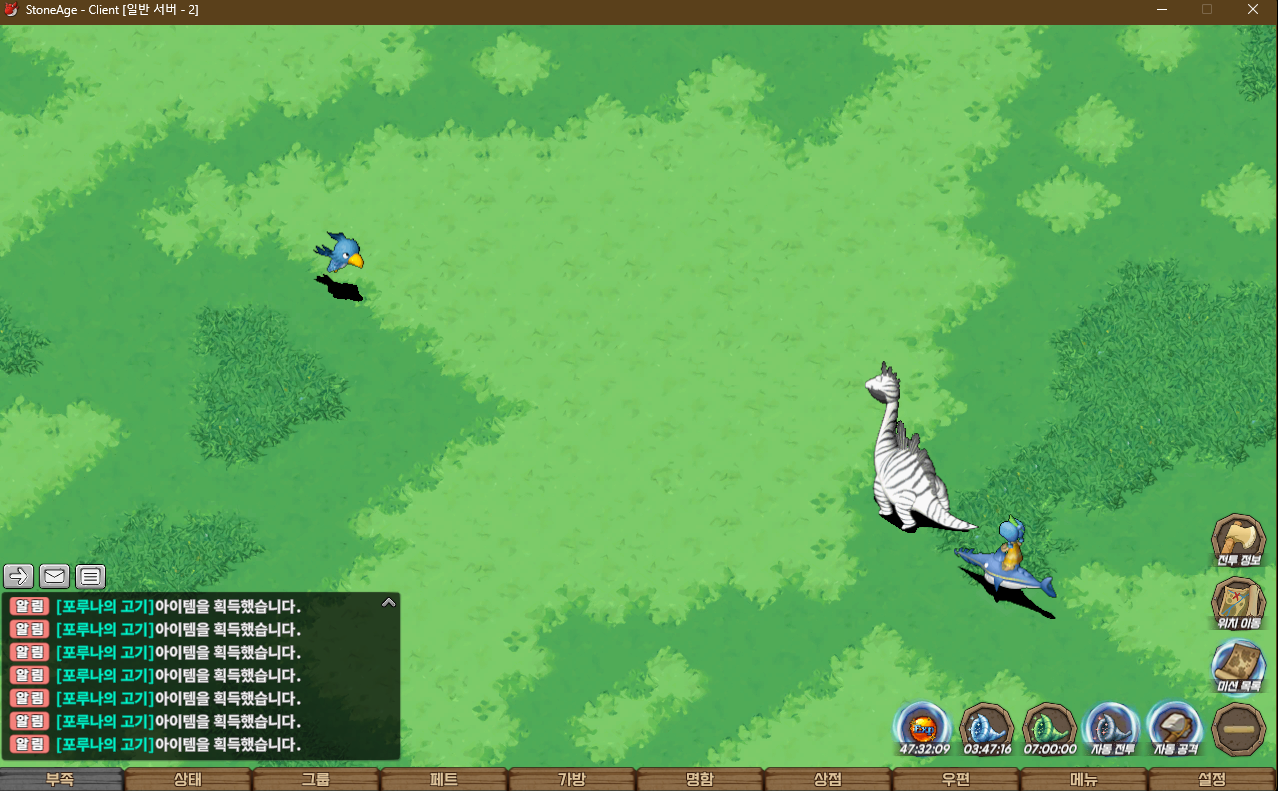
Task: Open the 설정 (settings) menu
Action: tap(1212, 779)
